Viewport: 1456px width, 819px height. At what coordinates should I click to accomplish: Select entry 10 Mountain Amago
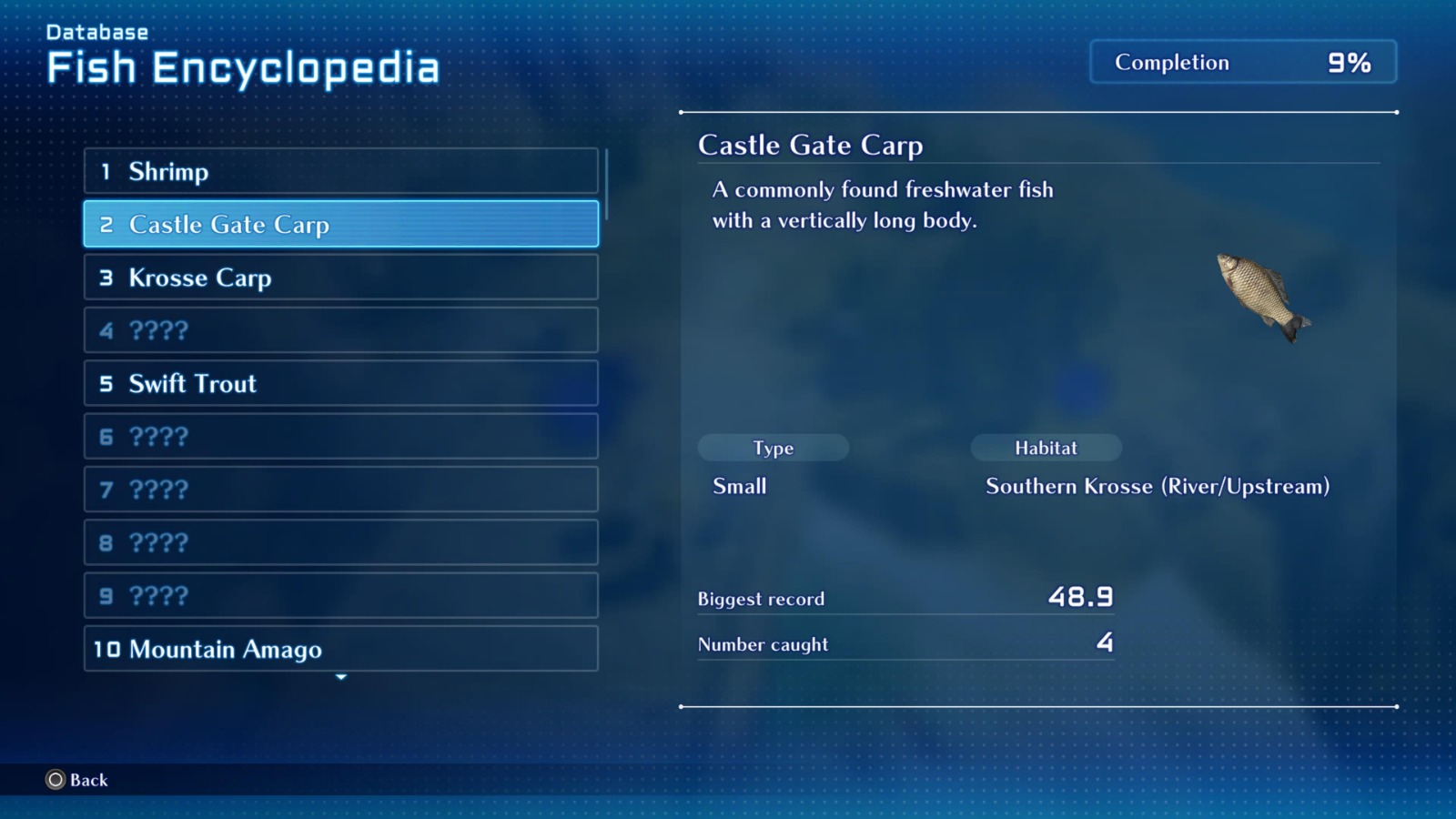tap(340, 649)
